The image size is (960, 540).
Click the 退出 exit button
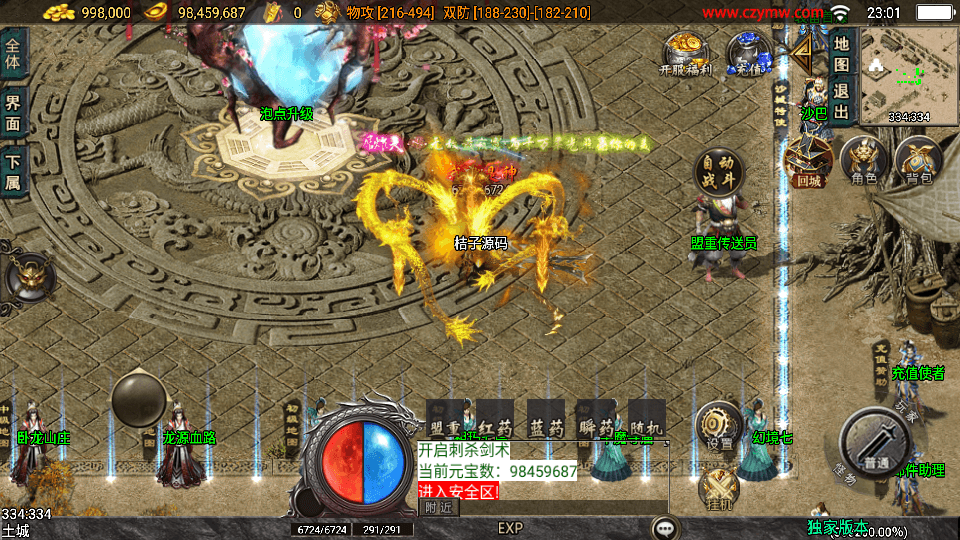[842, 96]
